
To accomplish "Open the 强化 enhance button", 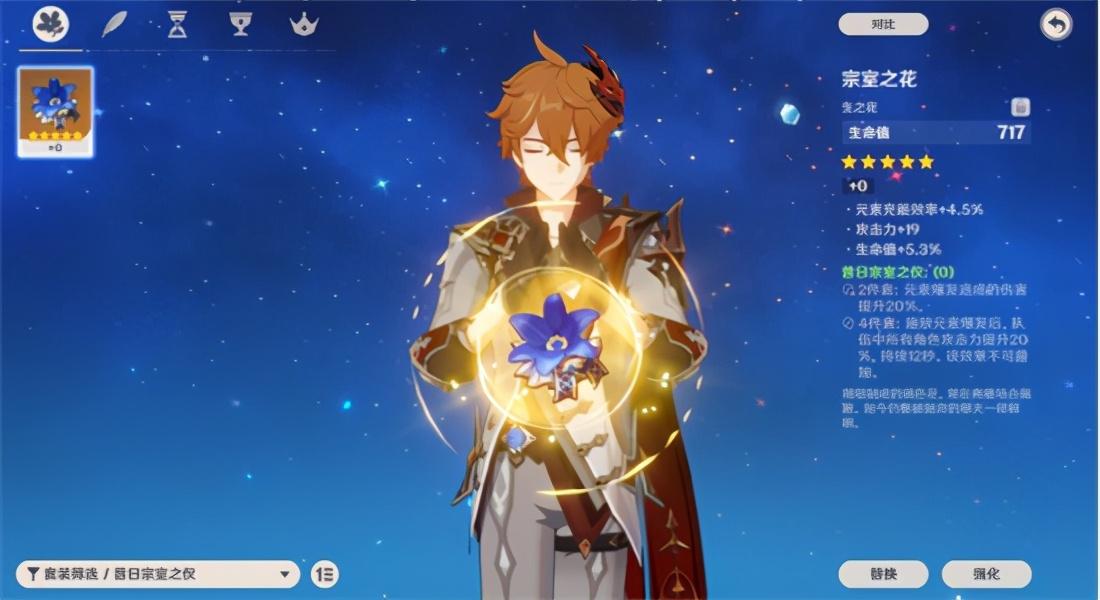I will (986, 574).
